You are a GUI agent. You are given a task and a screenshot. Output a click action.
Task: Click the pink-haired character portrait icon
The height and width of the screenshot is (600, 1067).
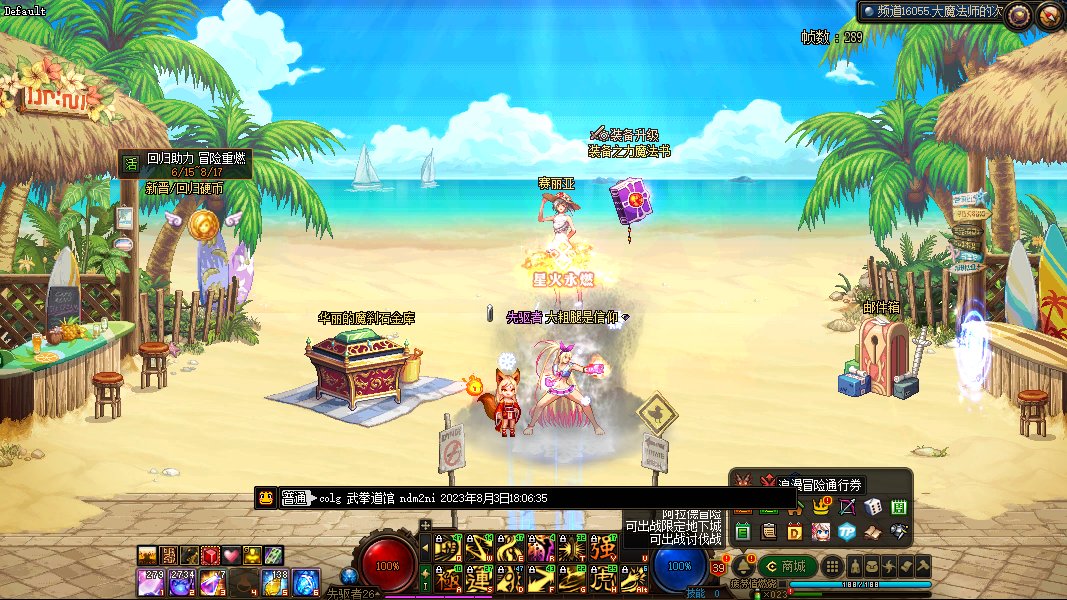(821, 531)
